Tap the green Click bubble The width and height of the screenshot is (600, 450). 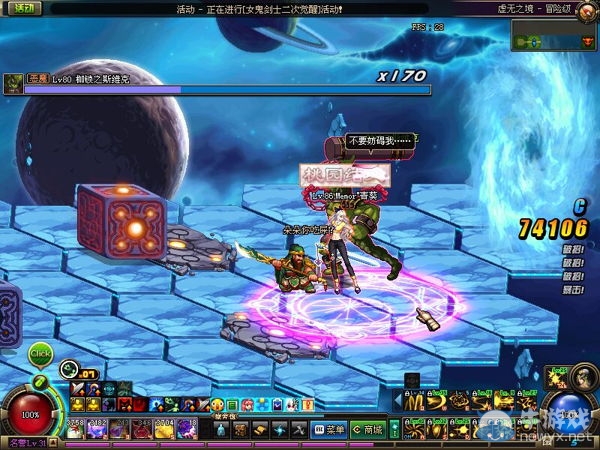40,353
